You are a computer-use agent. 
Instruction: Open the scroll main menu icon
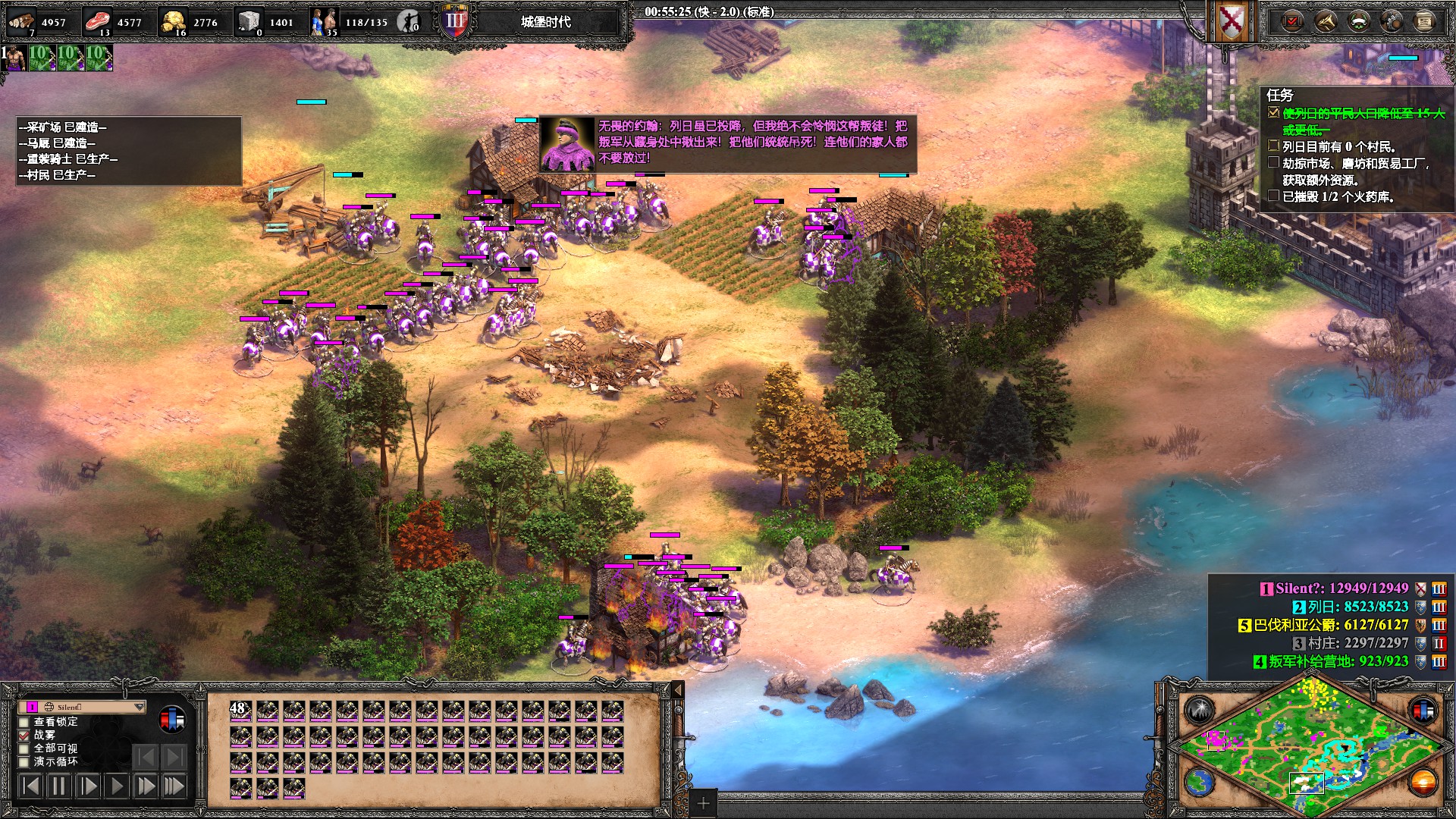pyautogui.click(x=1424, y=21)
